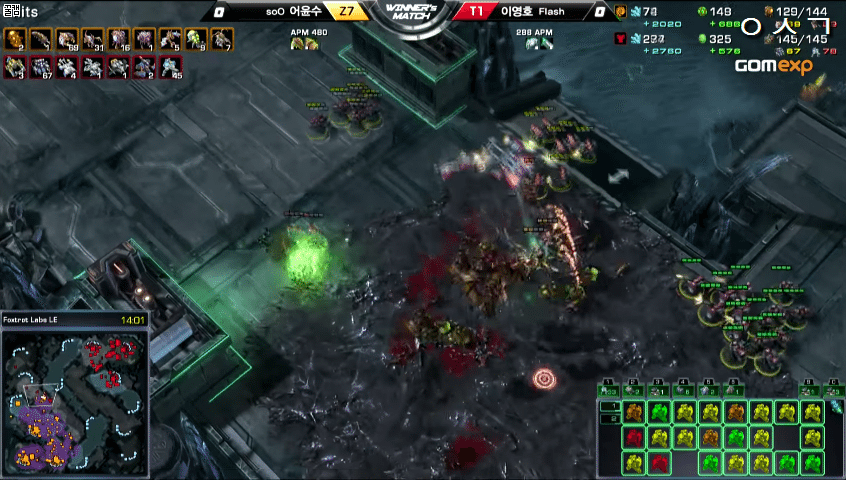The width and height of the screenshot is (846, 480).
Task: Select the Terran unit icon showing 45
Action: coord(170,67)
